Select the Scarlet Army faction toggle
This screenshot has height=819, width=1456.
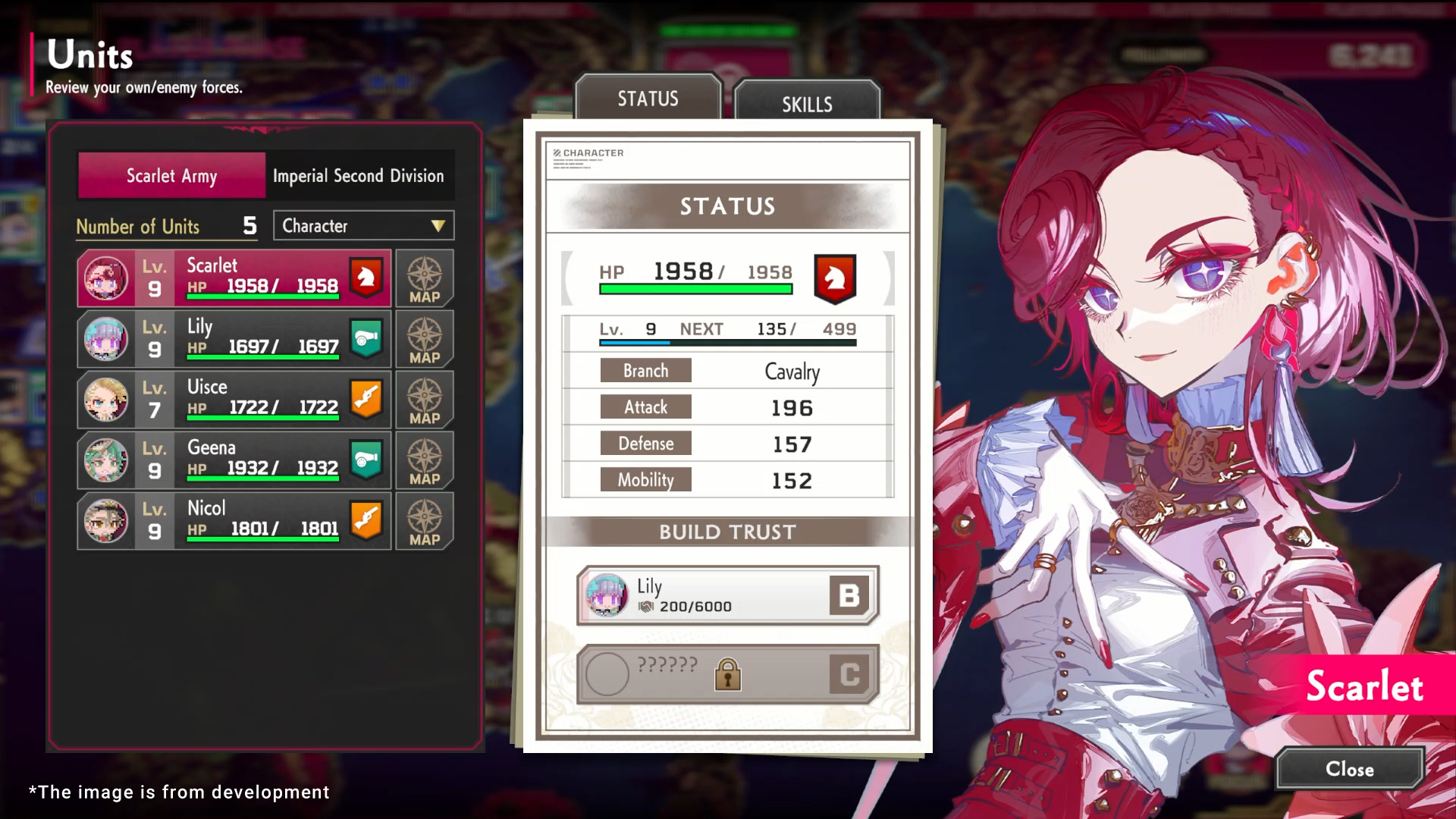[171, 175]
